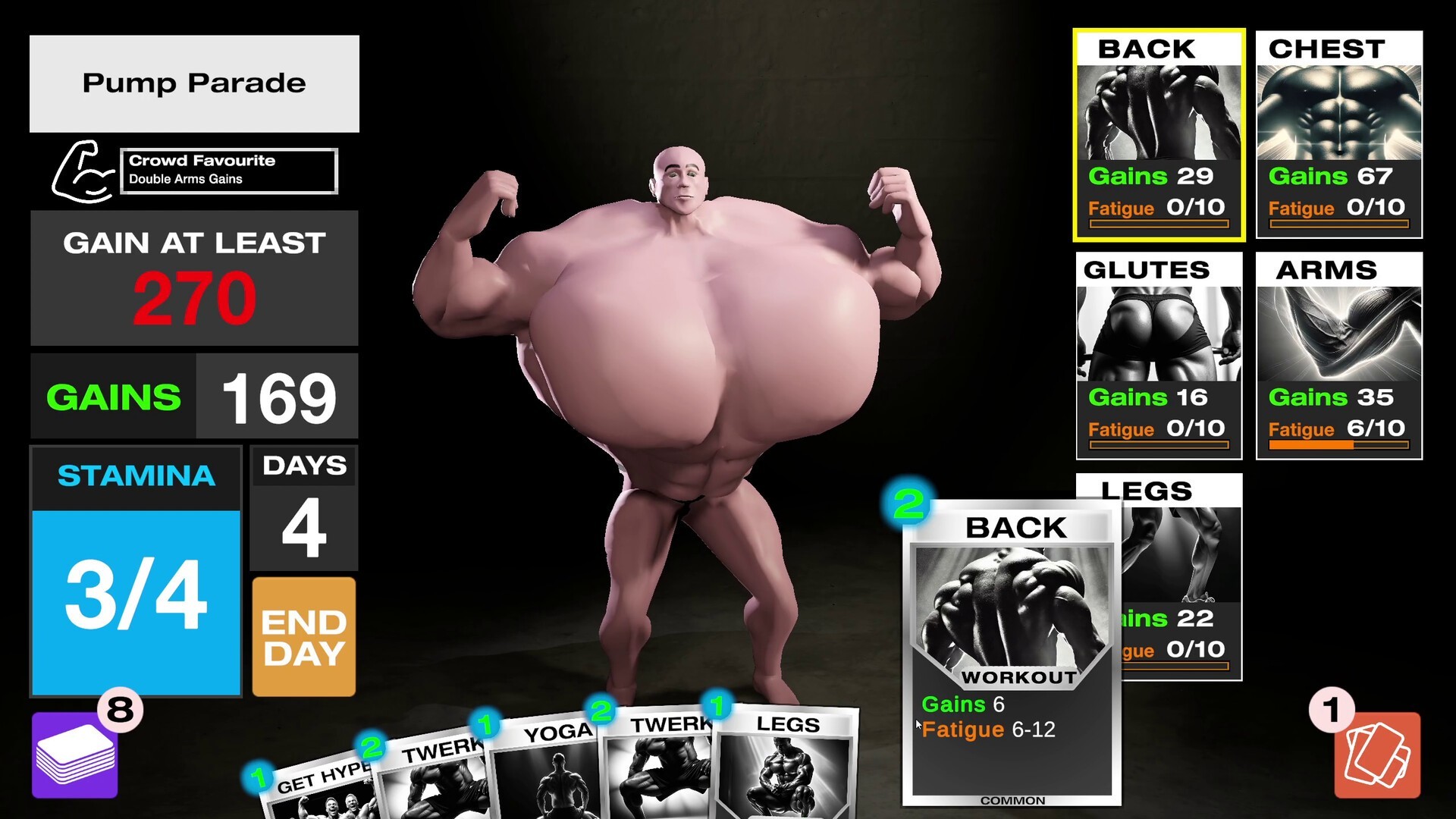Click the GAIN AT LEAST 270 goal panel
This screenshot has height=819, width=1456.
pyautogui.click(x=193, y=277)
